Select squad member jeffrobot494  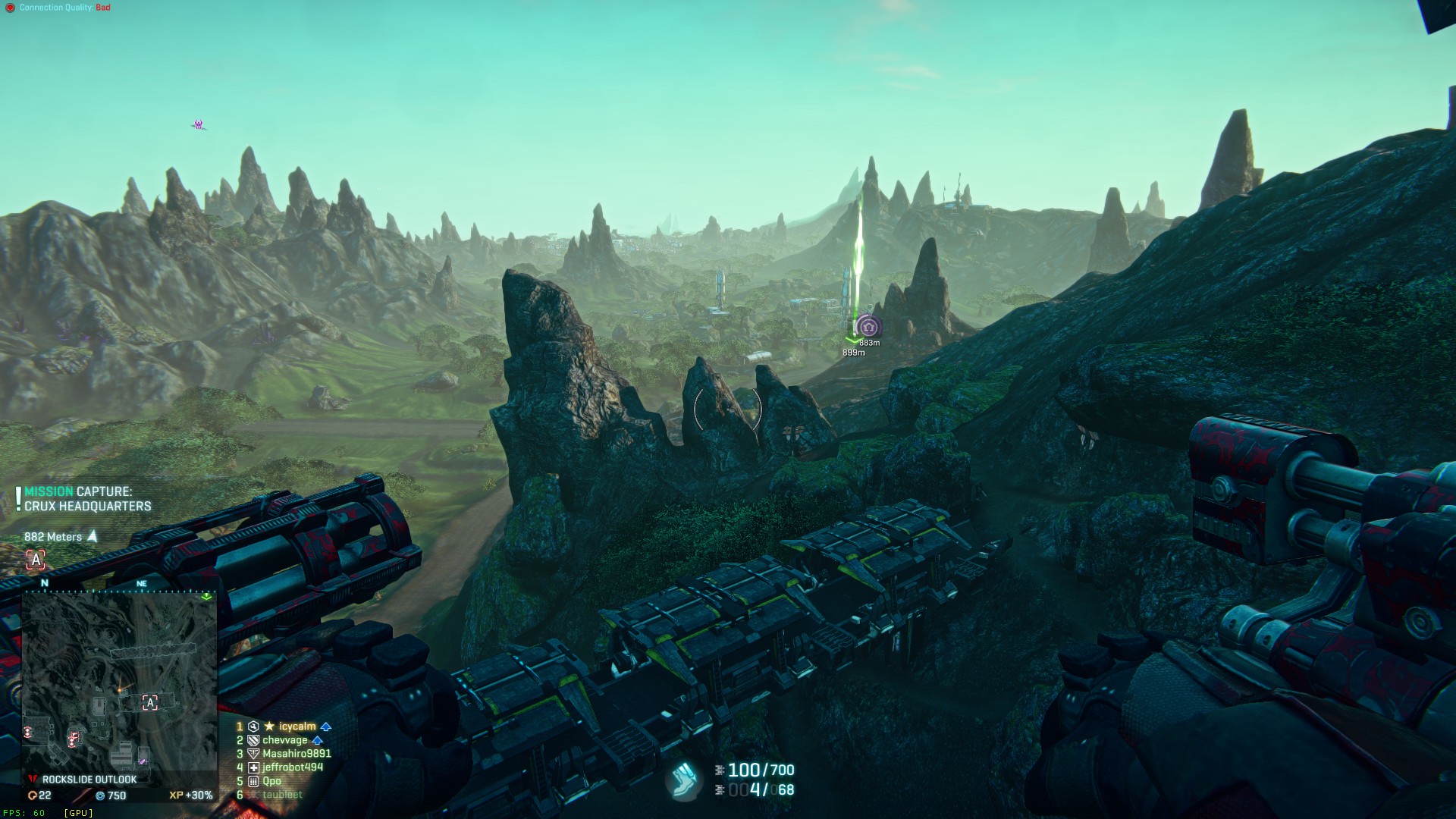tap(292, 767)
